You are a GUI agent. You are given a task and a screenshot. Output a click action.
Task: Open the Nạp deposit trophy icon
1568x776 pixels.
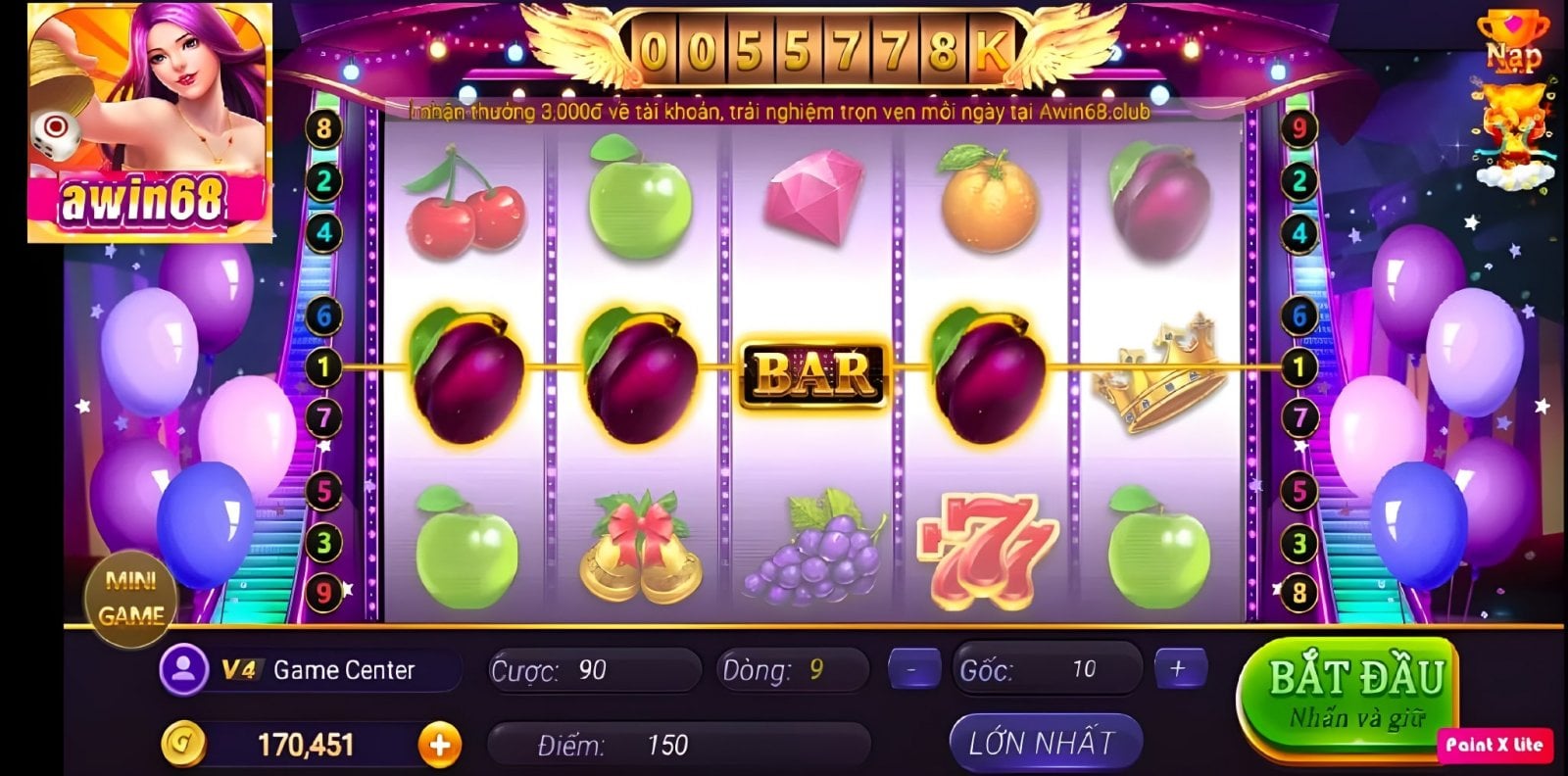[x=1512, y=39]
